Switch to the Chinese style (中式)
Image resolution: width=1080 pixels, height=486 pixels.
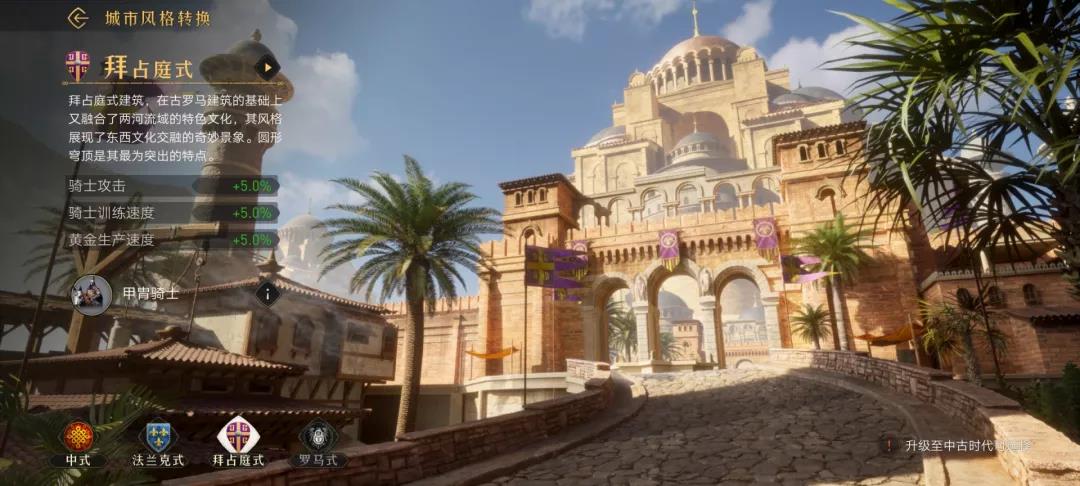click(x=78, y=438)
